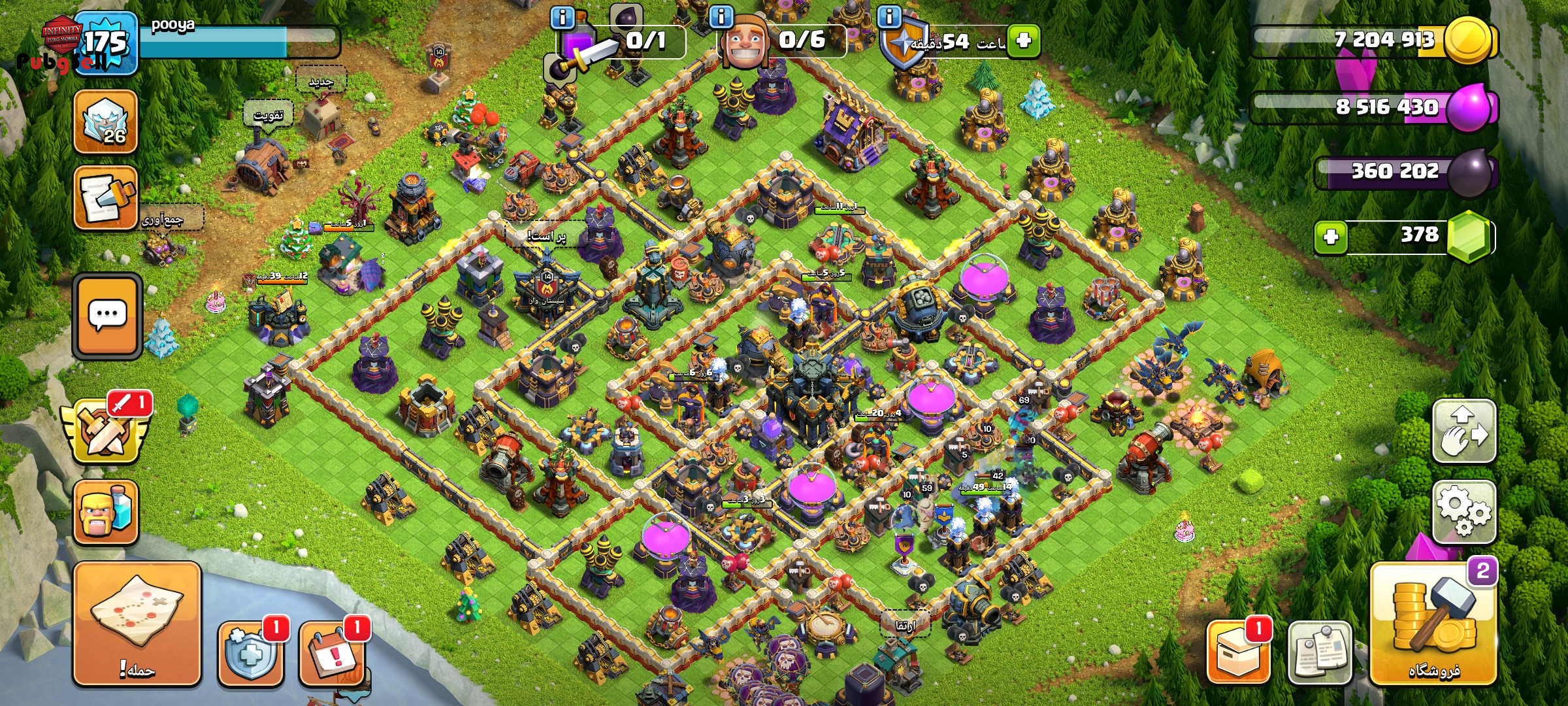Screen dimensions: 1568x706
Task: Show info for the sword laboratory slot
Action: pos(563,17)
